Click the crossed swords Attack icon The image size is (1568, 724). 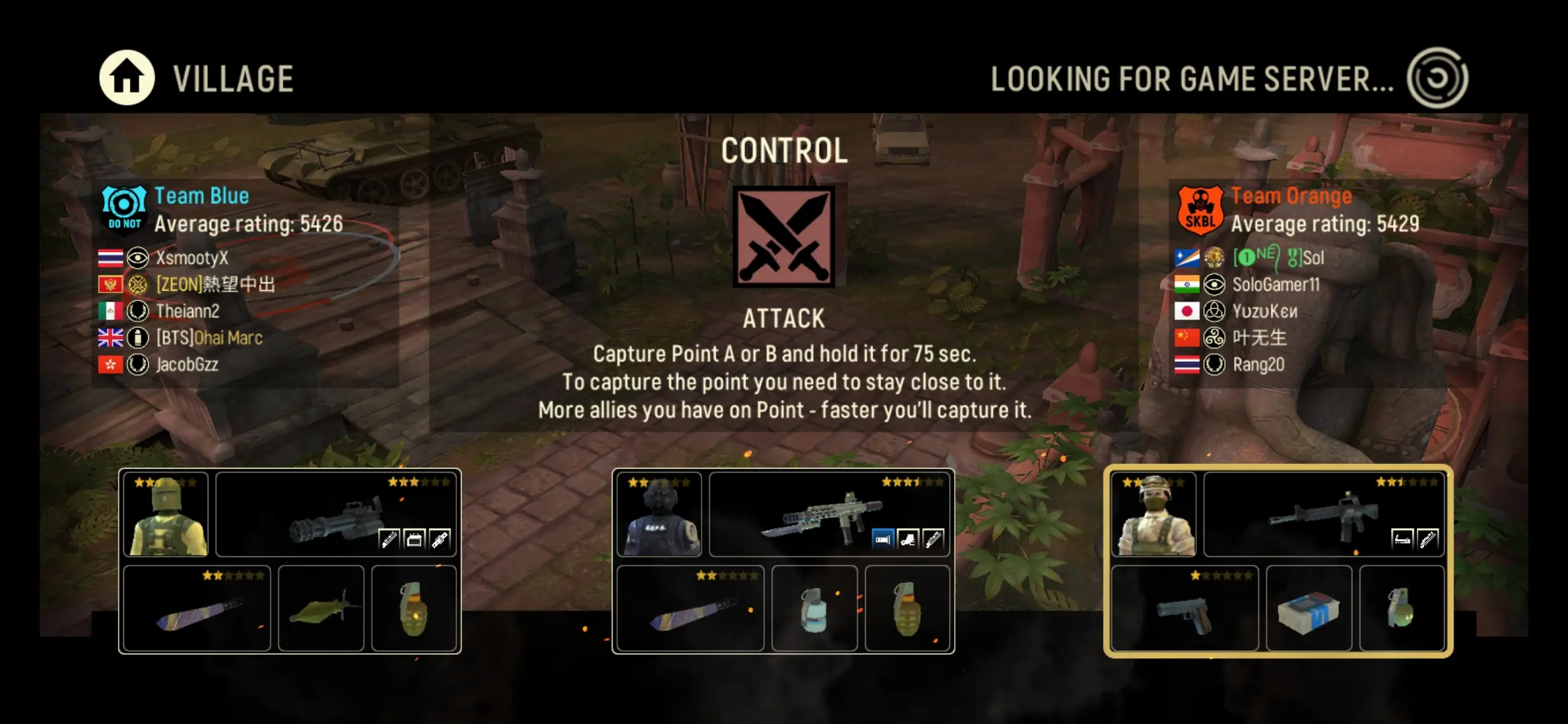click(783, 237)
